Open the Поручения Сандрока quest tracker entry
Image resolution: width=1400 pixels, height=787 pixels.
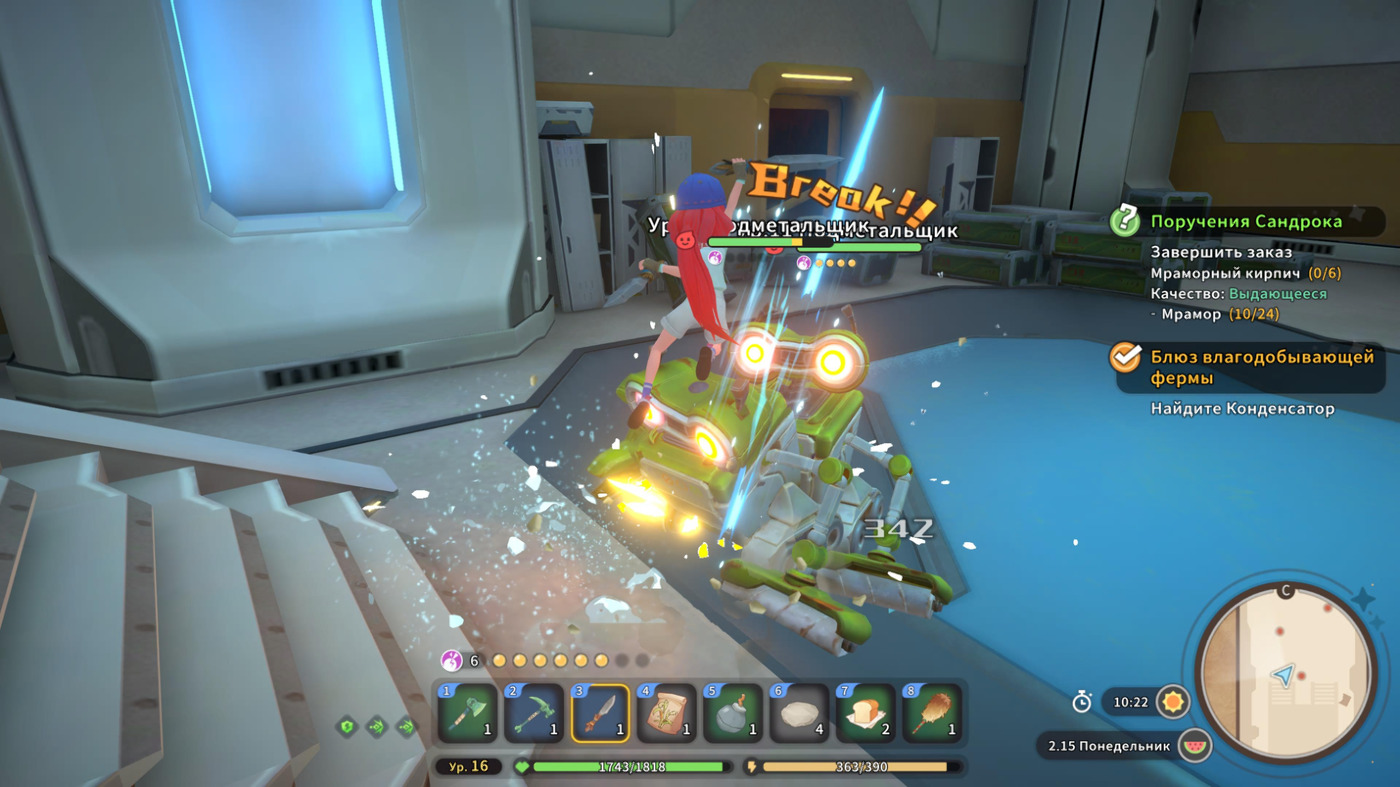[x=1245, y=222]
